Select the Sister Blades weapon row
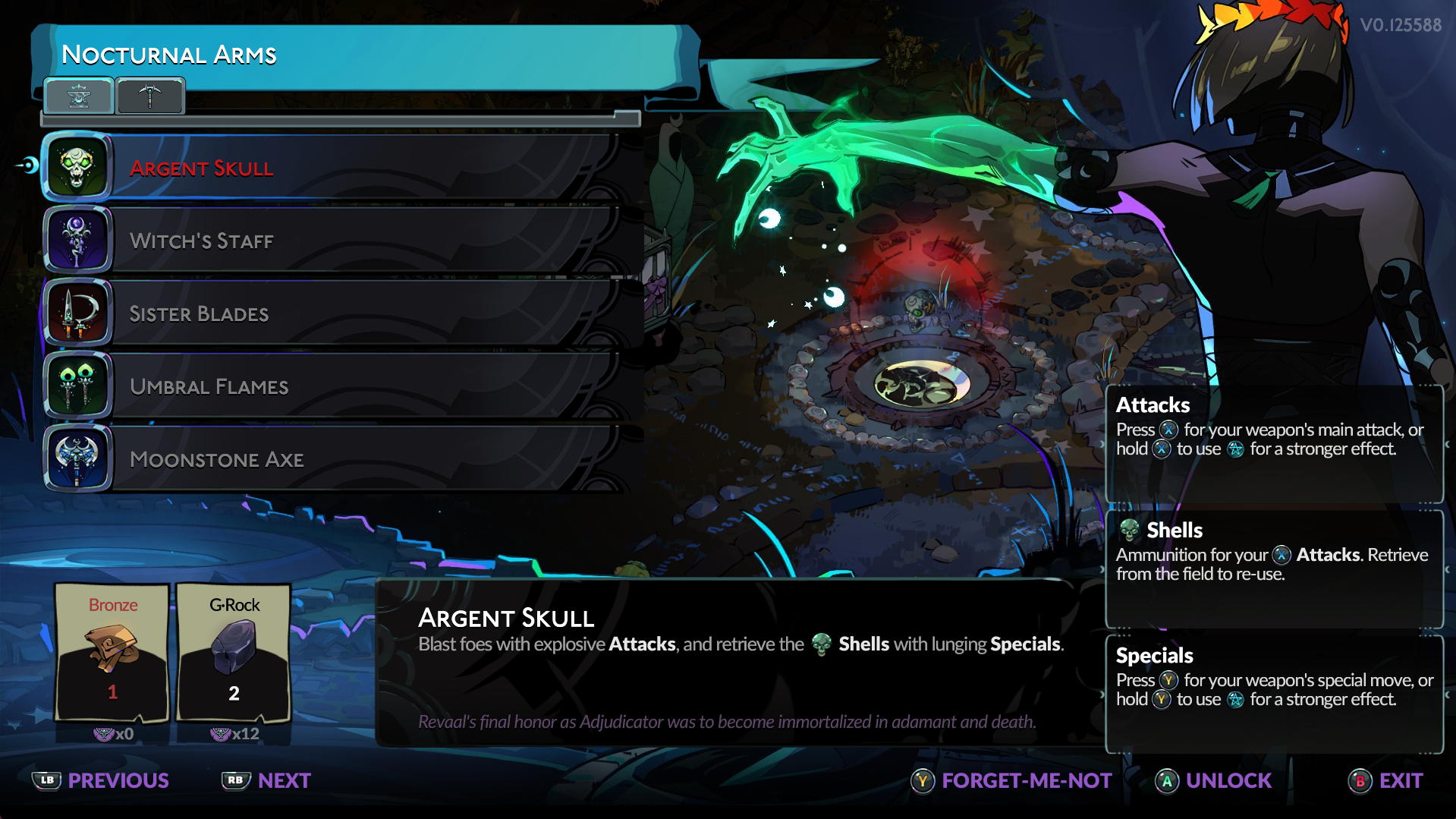The image size is (1456, 819). tap(334, 313)
